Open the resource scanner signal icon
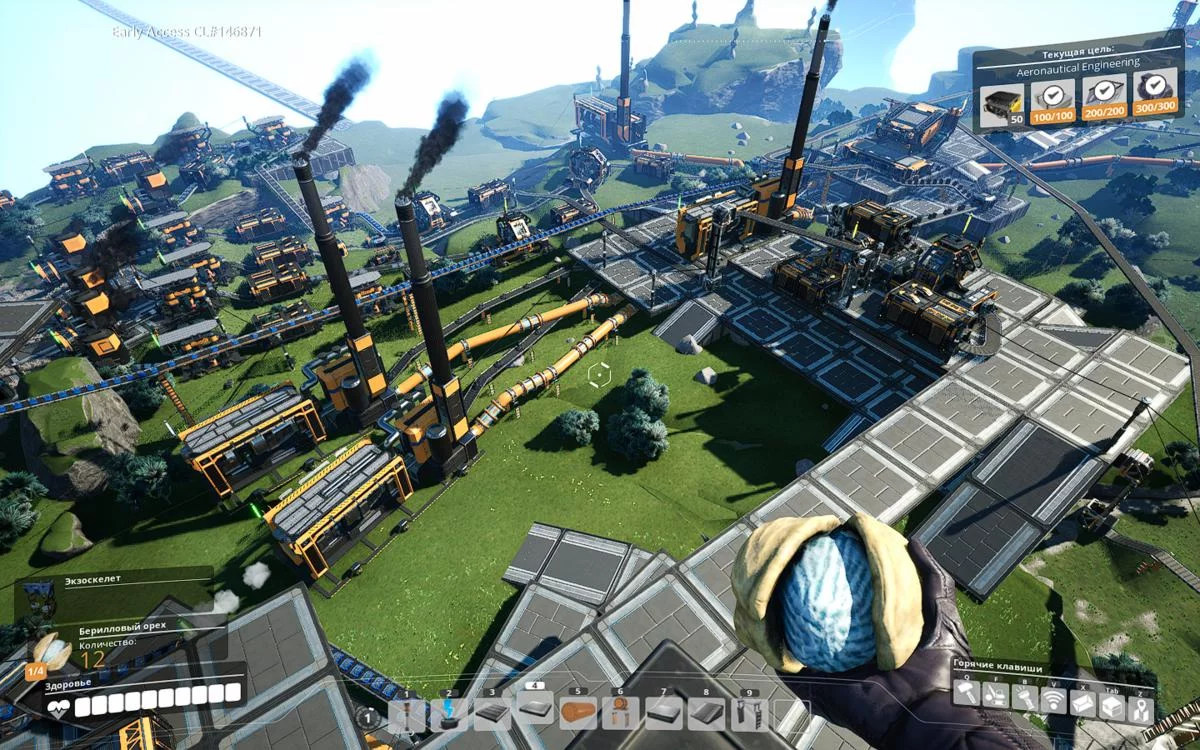 (1054, 701)
